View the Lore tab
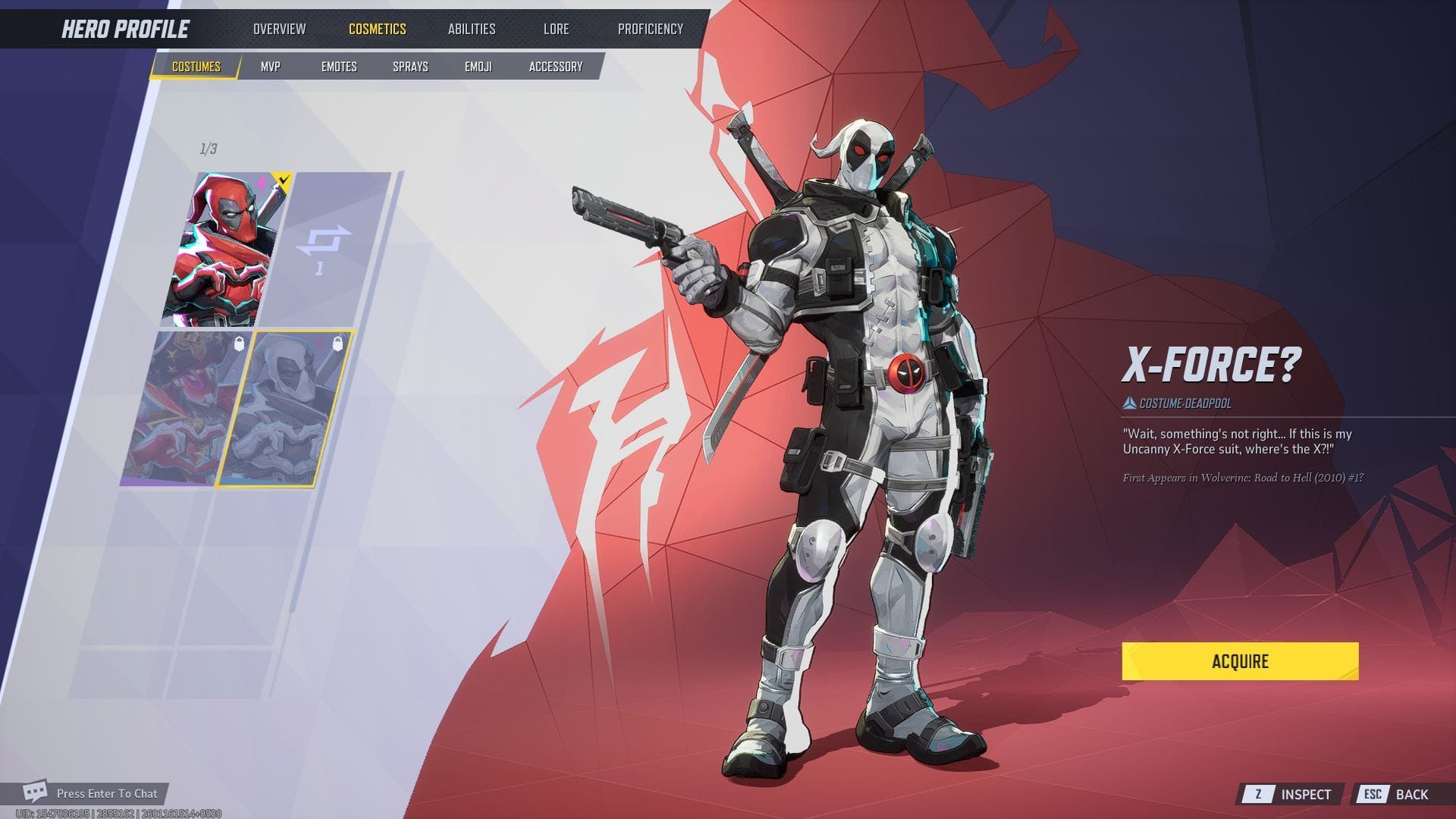 click(x=556, y=29)
